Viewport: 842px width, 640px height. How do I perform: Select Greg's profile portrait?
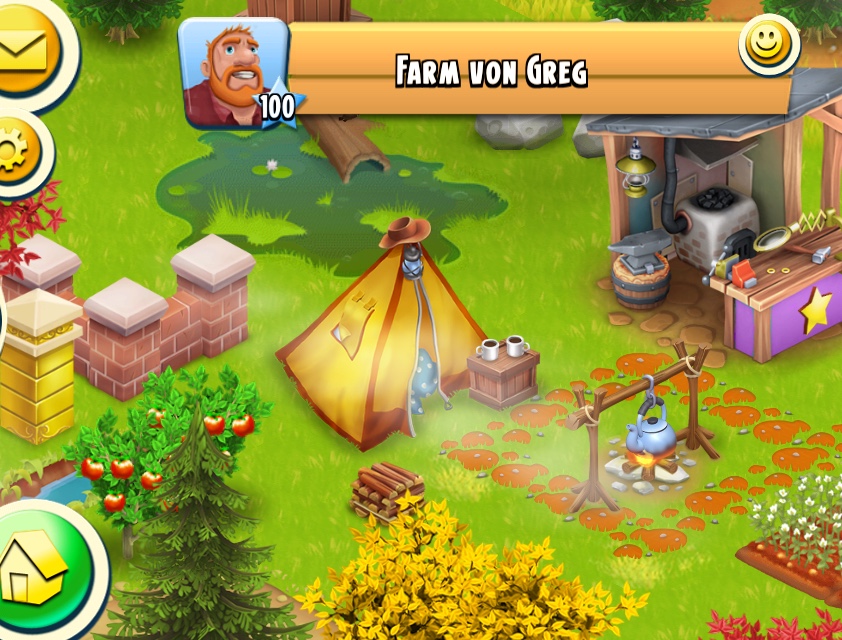click(x=232, y=72)
